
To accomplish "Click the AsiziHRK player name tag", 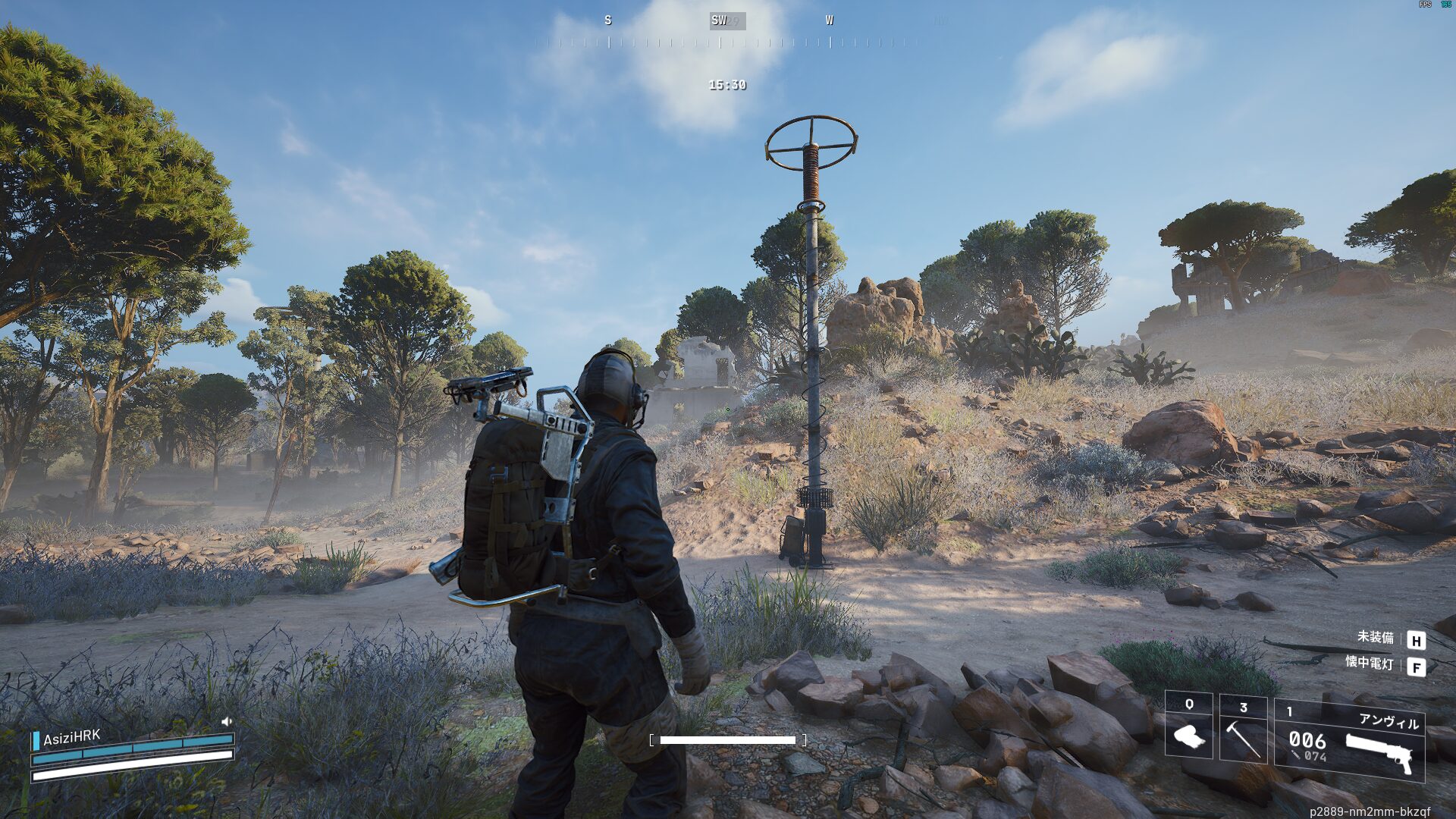I will [x=71, y=737].
